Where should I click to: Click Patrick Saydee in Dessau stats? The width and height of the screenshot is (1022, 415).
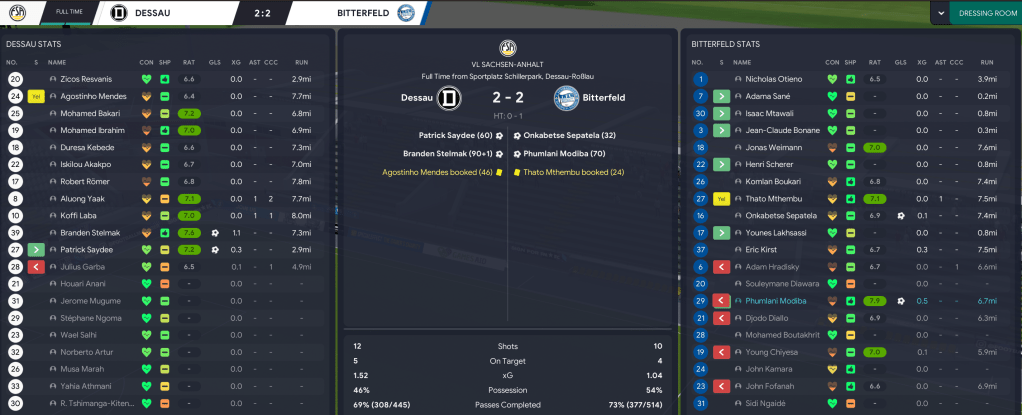86,249
